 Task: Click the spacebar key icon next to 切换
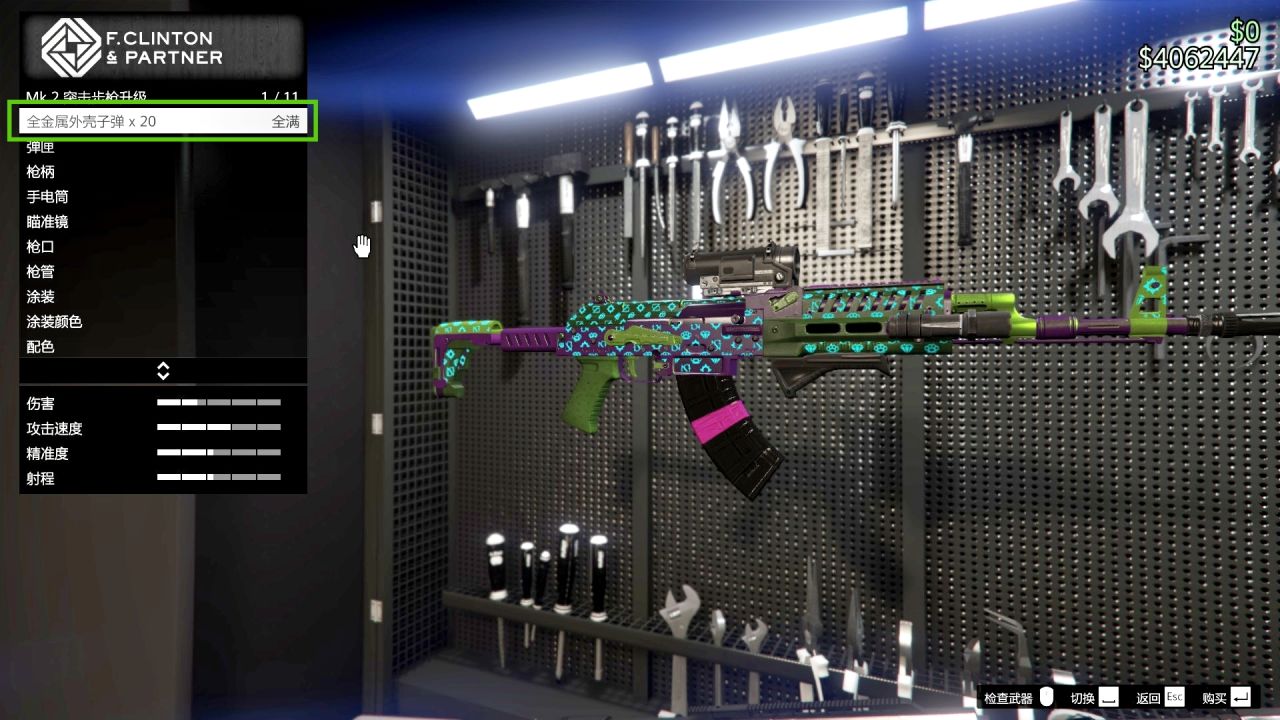click(x=1107, y=697)
